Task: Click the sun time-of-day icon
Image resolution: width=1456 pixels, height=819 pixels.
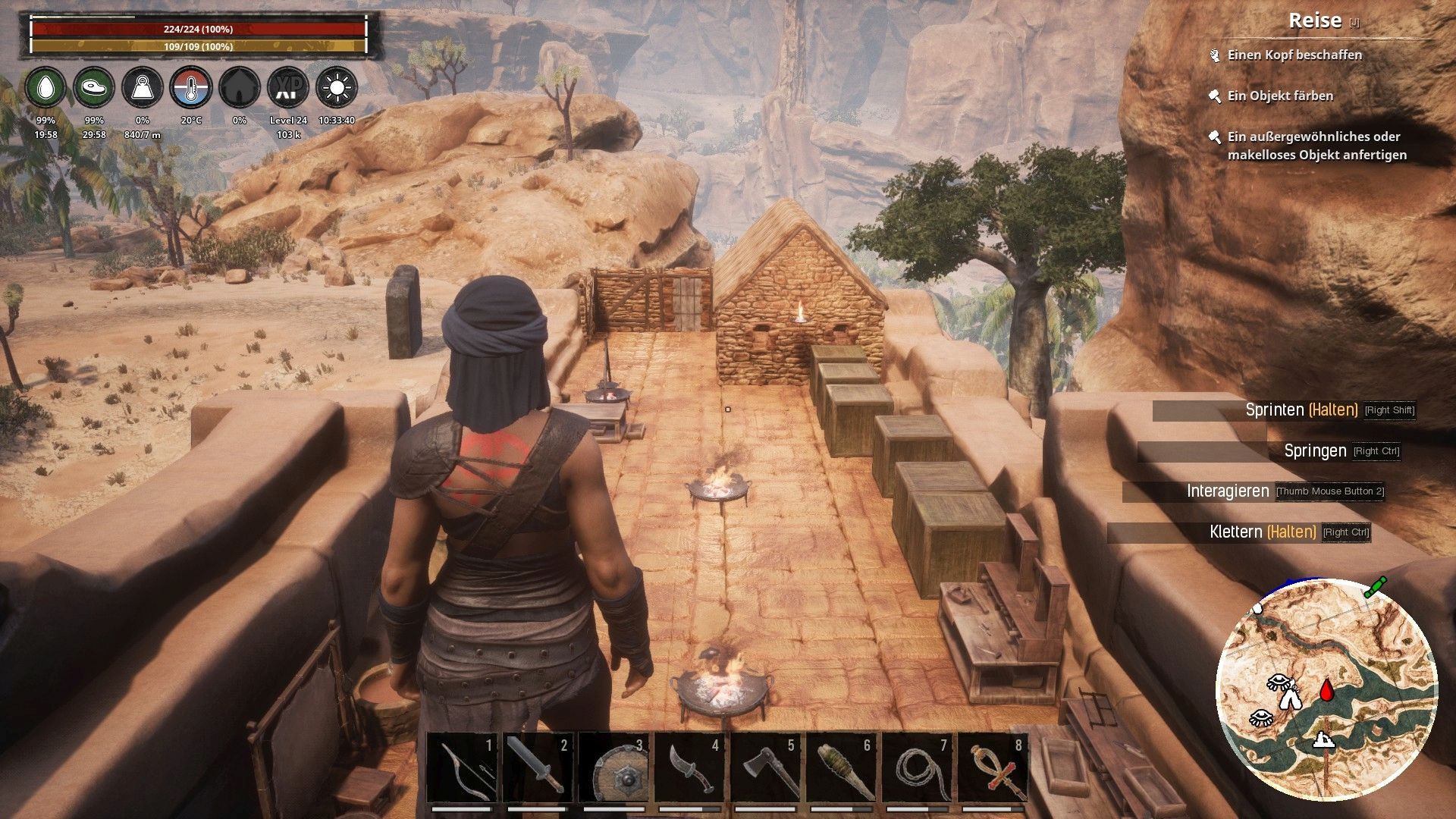Action: (337, 87)
